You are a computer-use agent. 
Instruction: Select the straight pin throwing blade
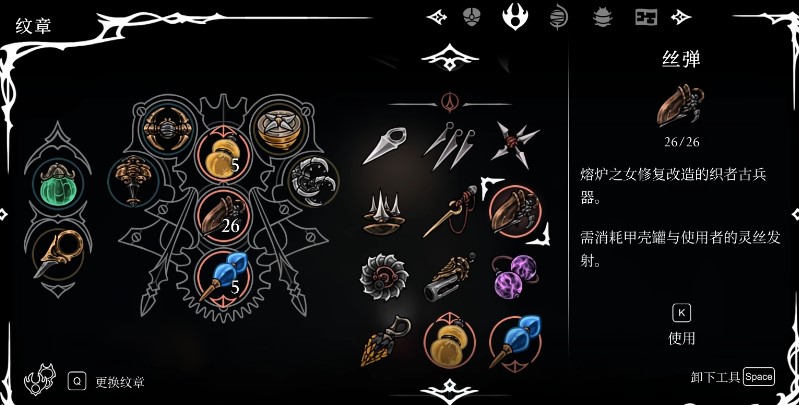point(384,146)
